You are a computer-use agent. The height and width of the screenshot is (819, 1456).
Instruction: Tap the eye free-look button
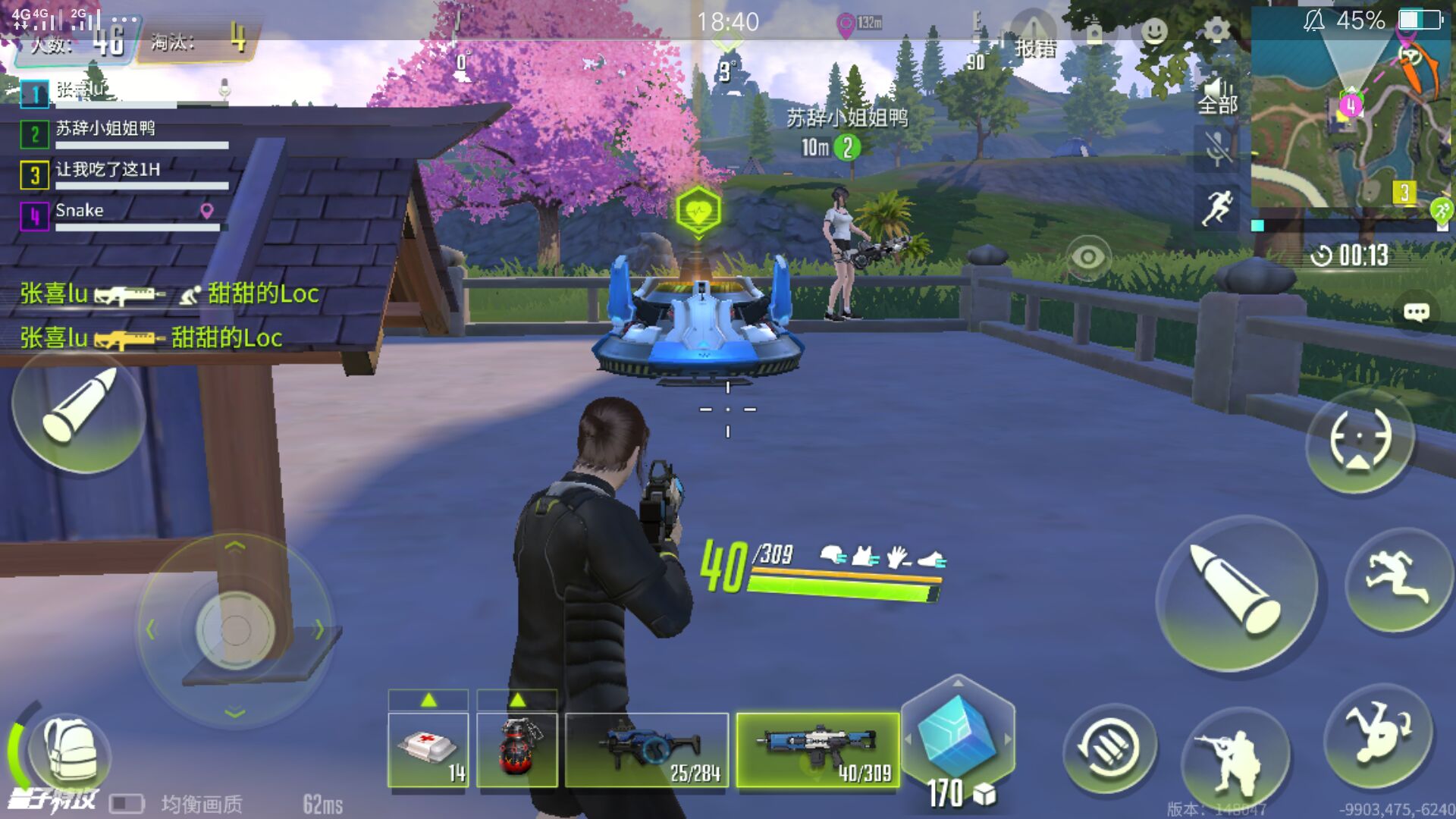tap(1087, 258)
